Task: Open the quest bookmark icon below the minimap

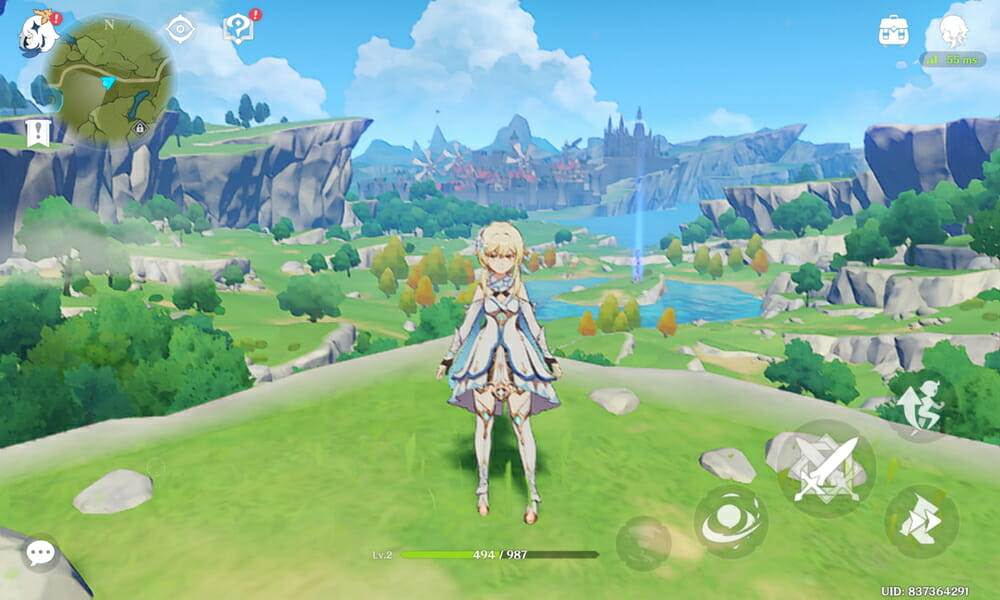Action: click(39, 133)
